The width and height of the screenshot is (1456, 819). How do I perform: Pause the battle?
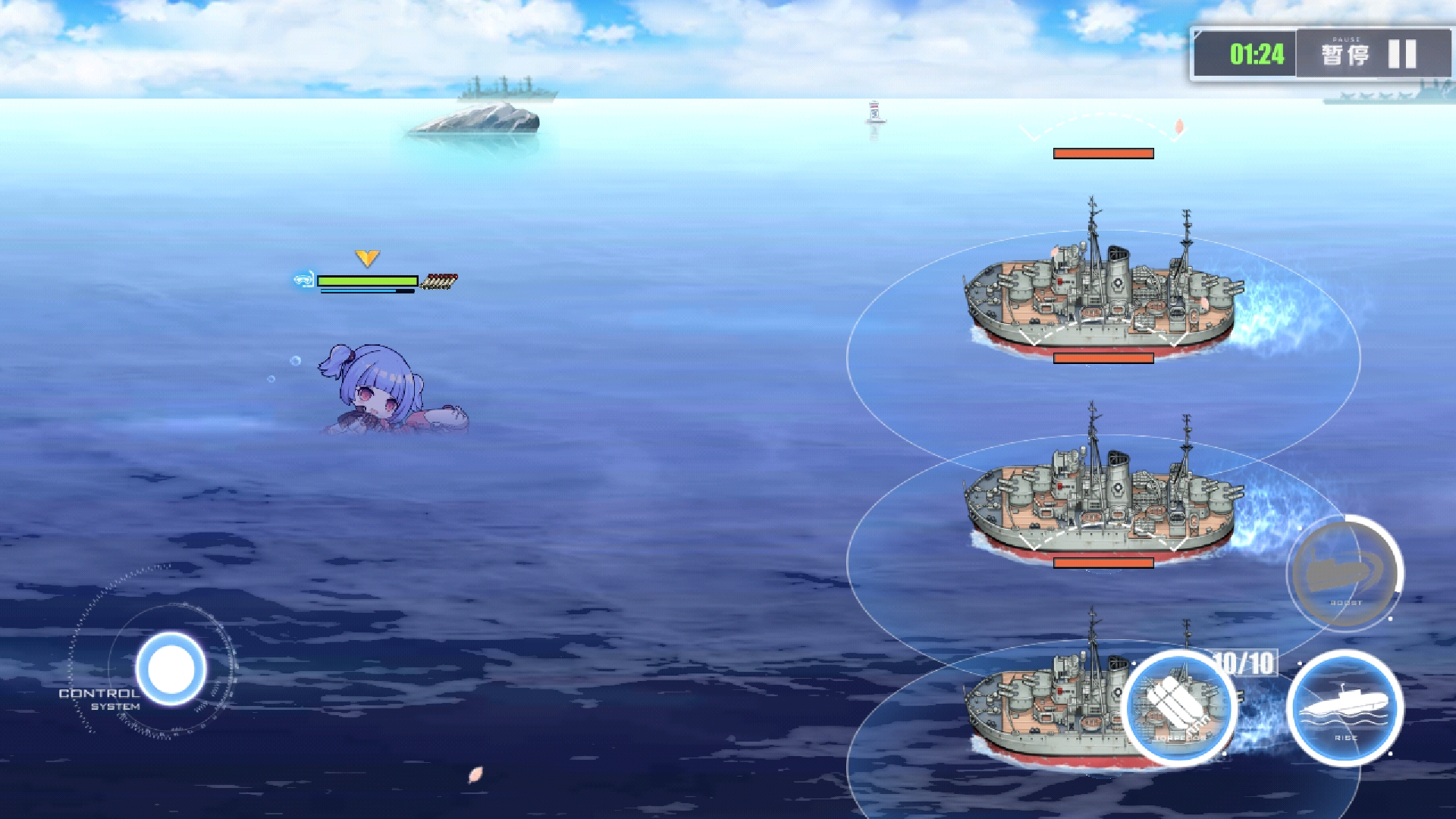(1371, 54)
